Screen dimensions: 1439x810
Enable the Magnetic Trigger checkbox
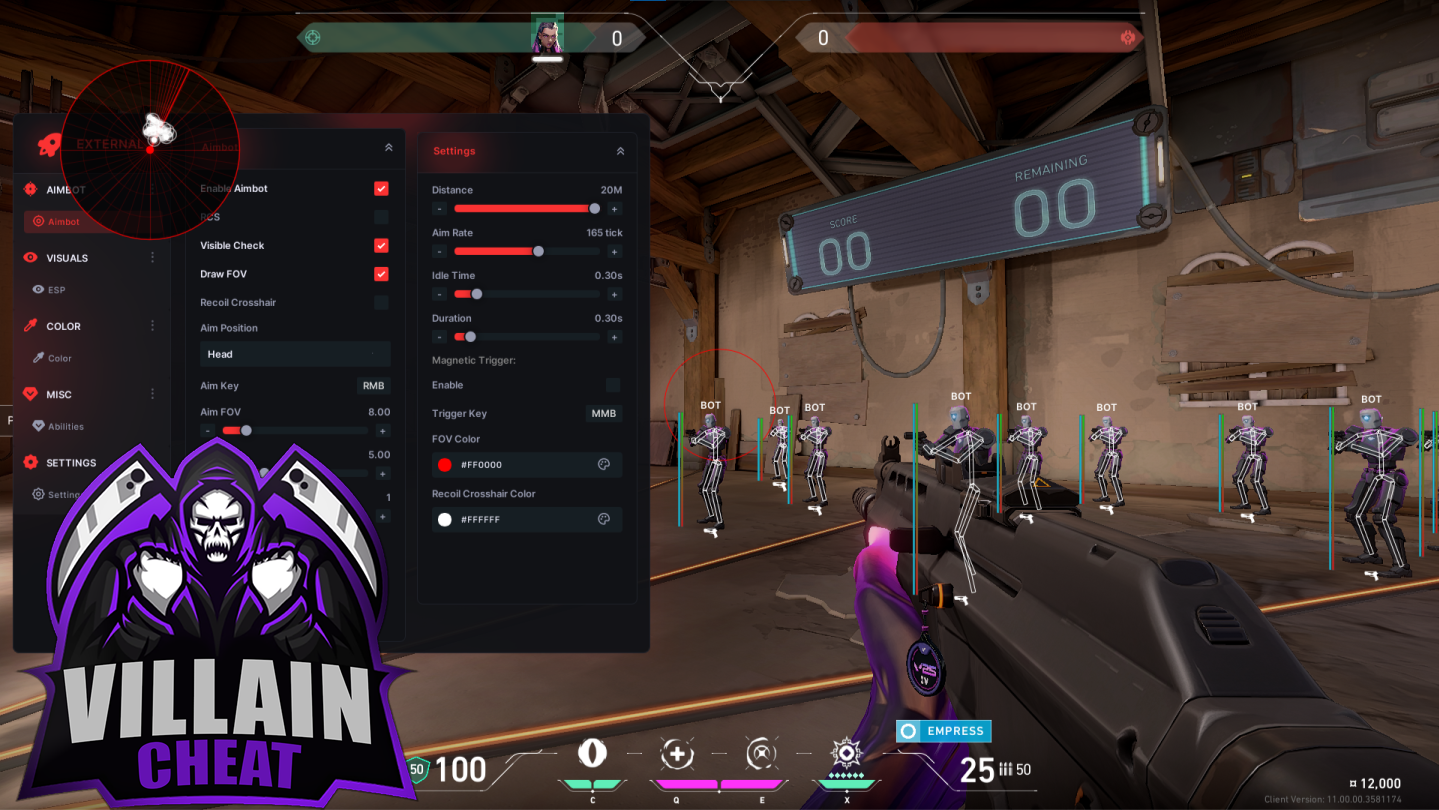click(x=612, y=385)
